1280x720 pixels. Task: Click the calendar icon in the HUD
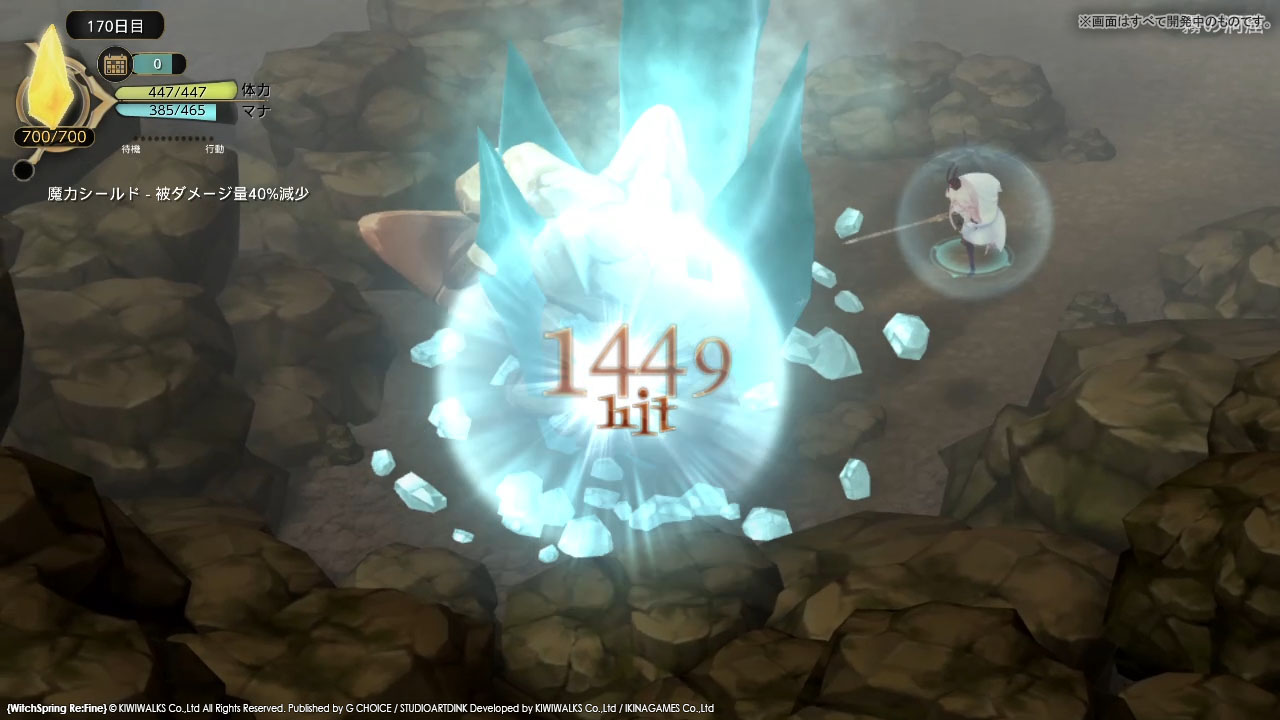coord(116,63)
